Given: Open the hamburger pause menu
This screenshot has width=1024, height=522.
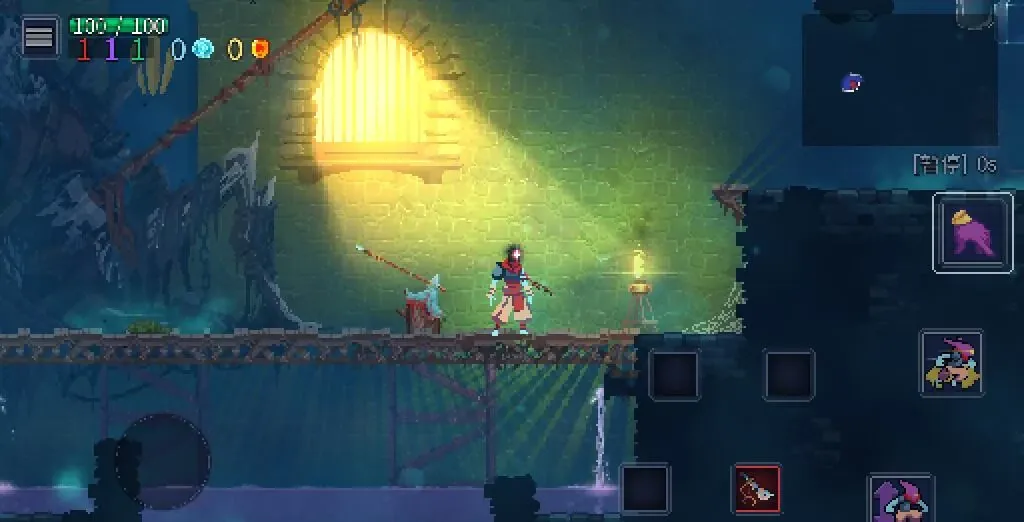Looking at the screenshot, I should point(39,37).
